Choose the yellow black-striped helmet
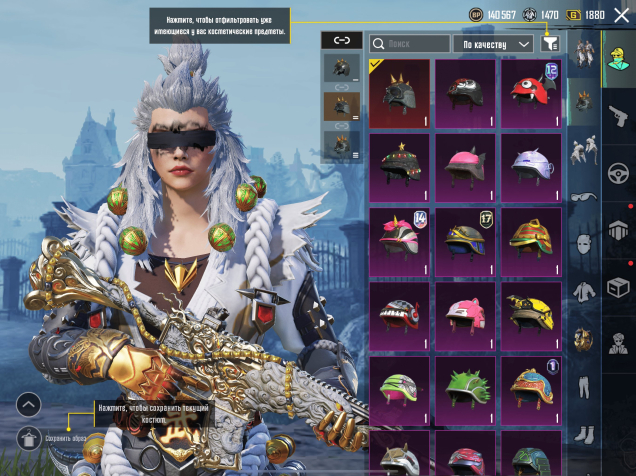The width and height of the screenshot is (636, 476). [531, 316]
